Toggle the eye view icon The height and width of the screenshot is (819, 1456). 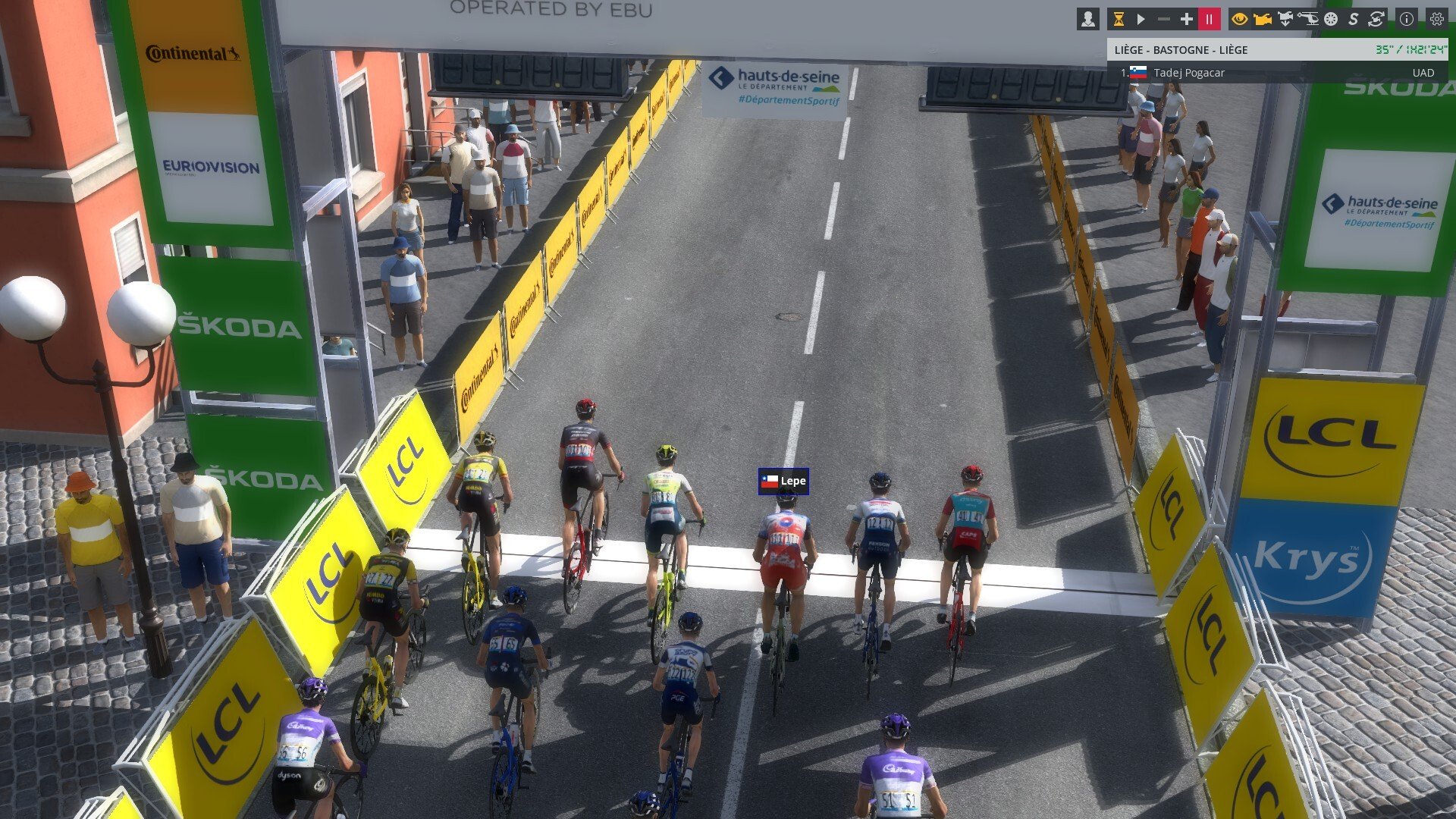point(1240,19)
